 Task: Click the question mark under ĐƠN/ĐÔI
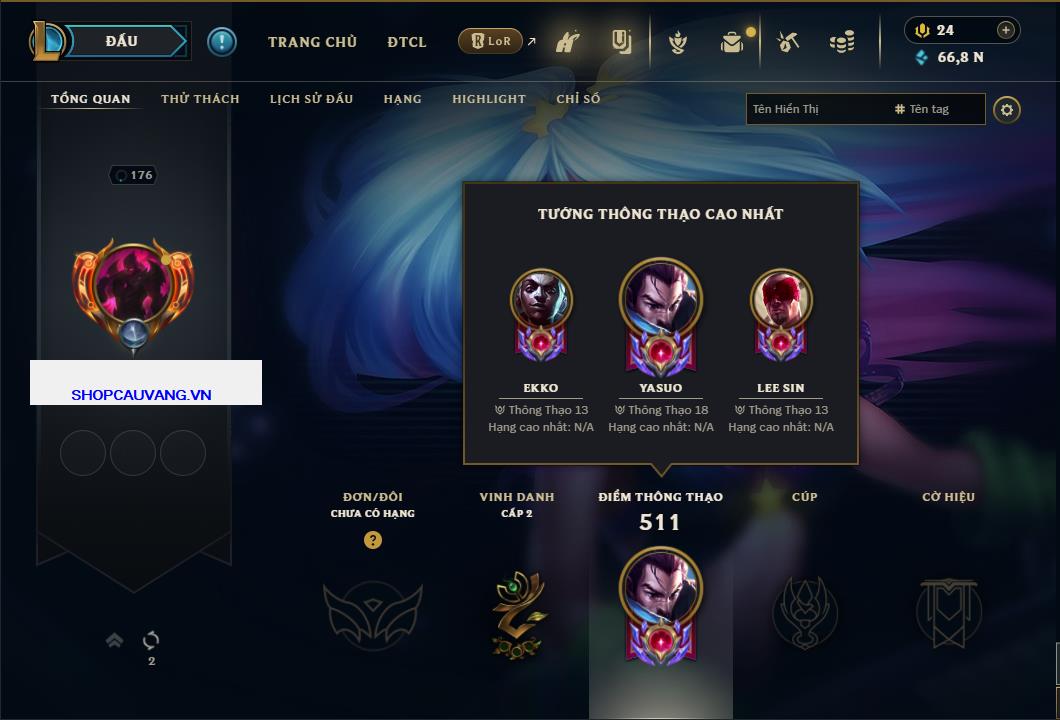(373, 540)
